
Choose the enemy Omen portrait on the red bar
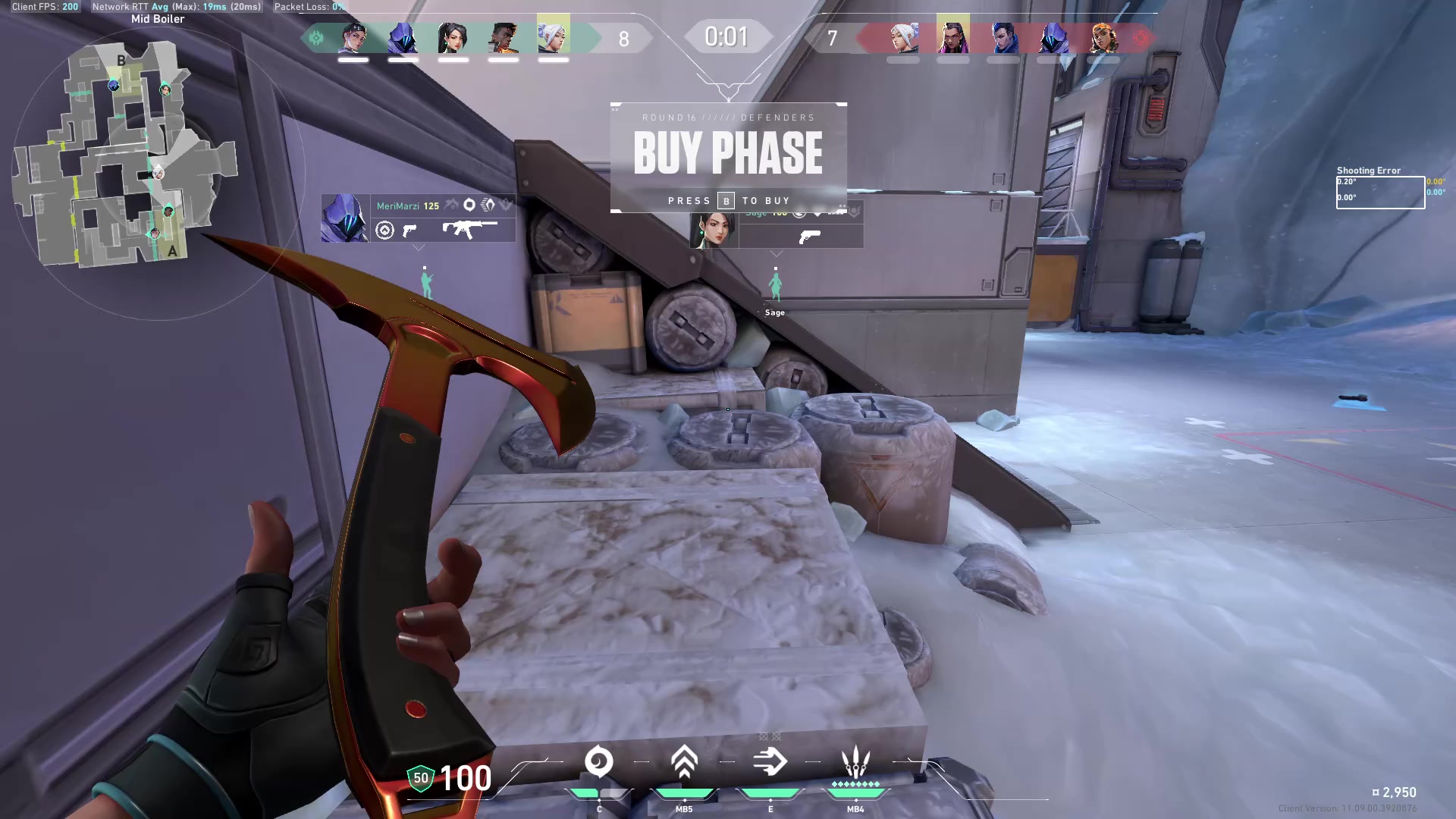click(1053, 38)
